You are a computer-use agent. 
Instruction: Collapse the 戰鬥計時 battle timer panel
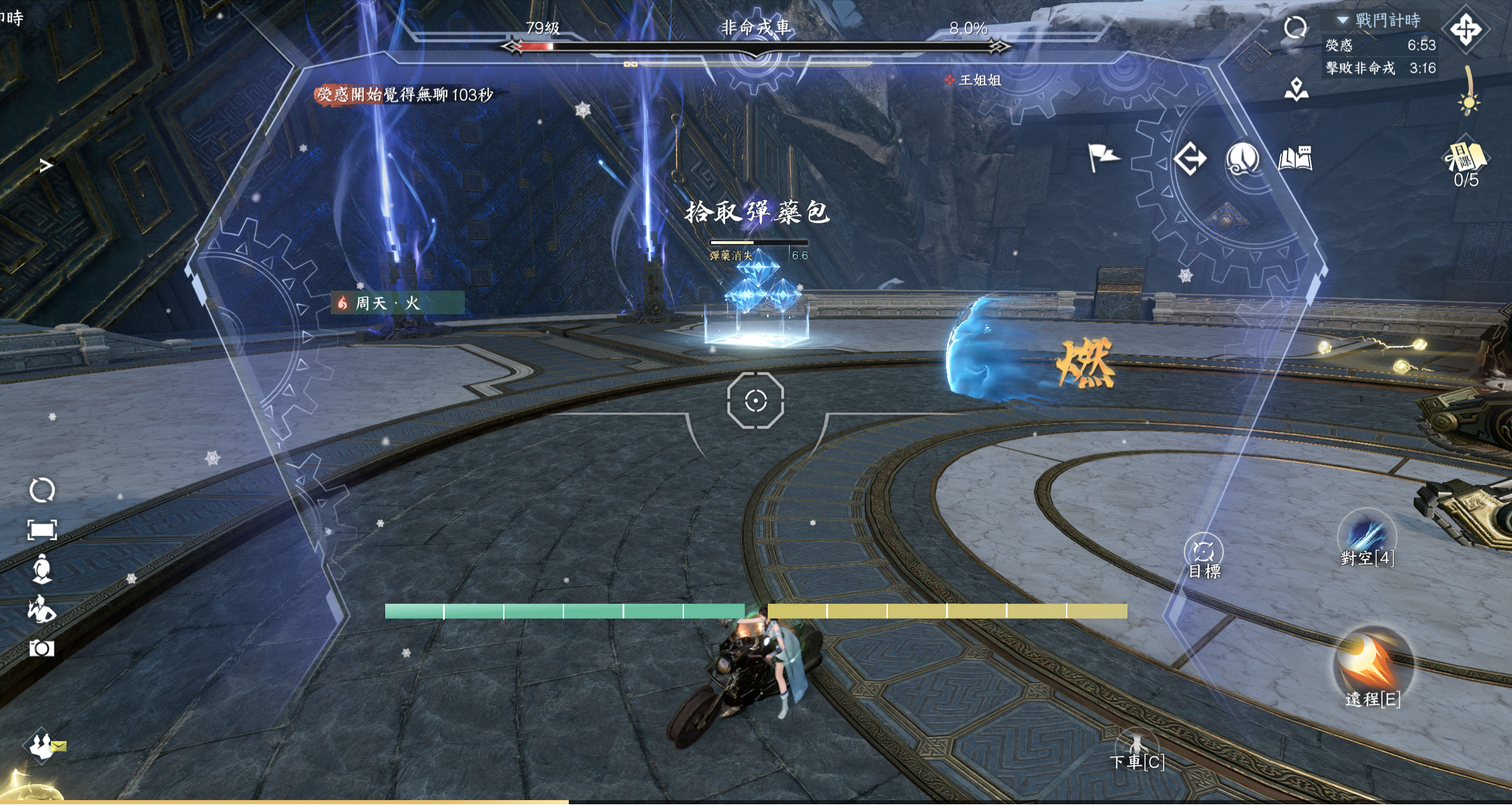(1343, 20)
